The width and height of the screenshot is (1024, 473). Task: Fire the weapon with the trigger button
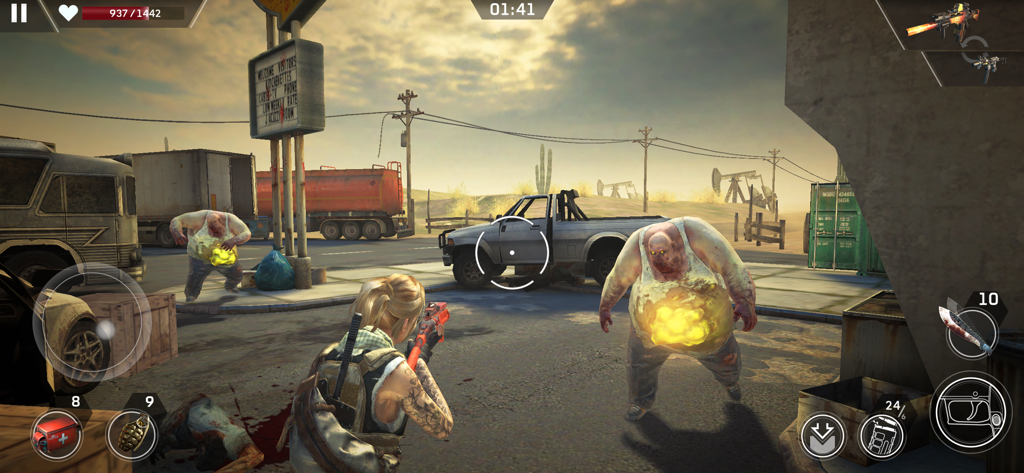[970, 412]
